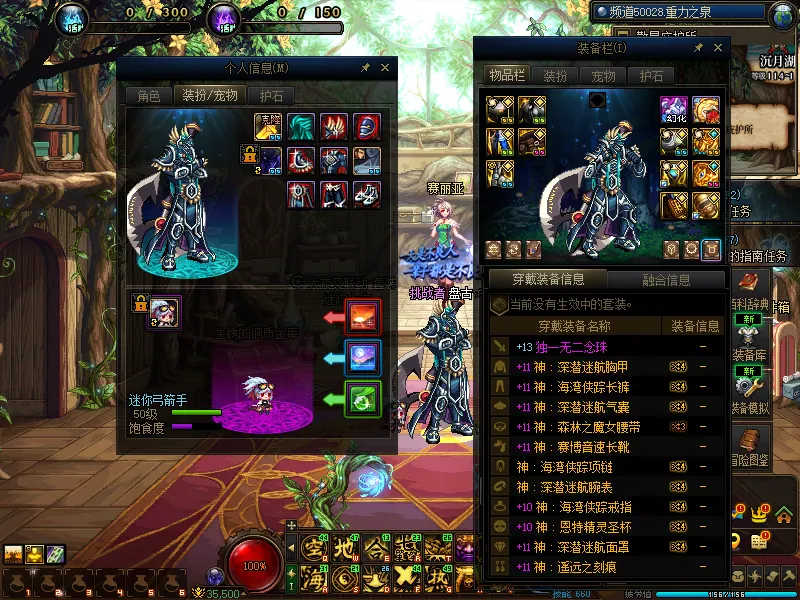Select the blue moon pet skill icon
The height and width of the screenshot is (600, 800).
click(361, 357)
